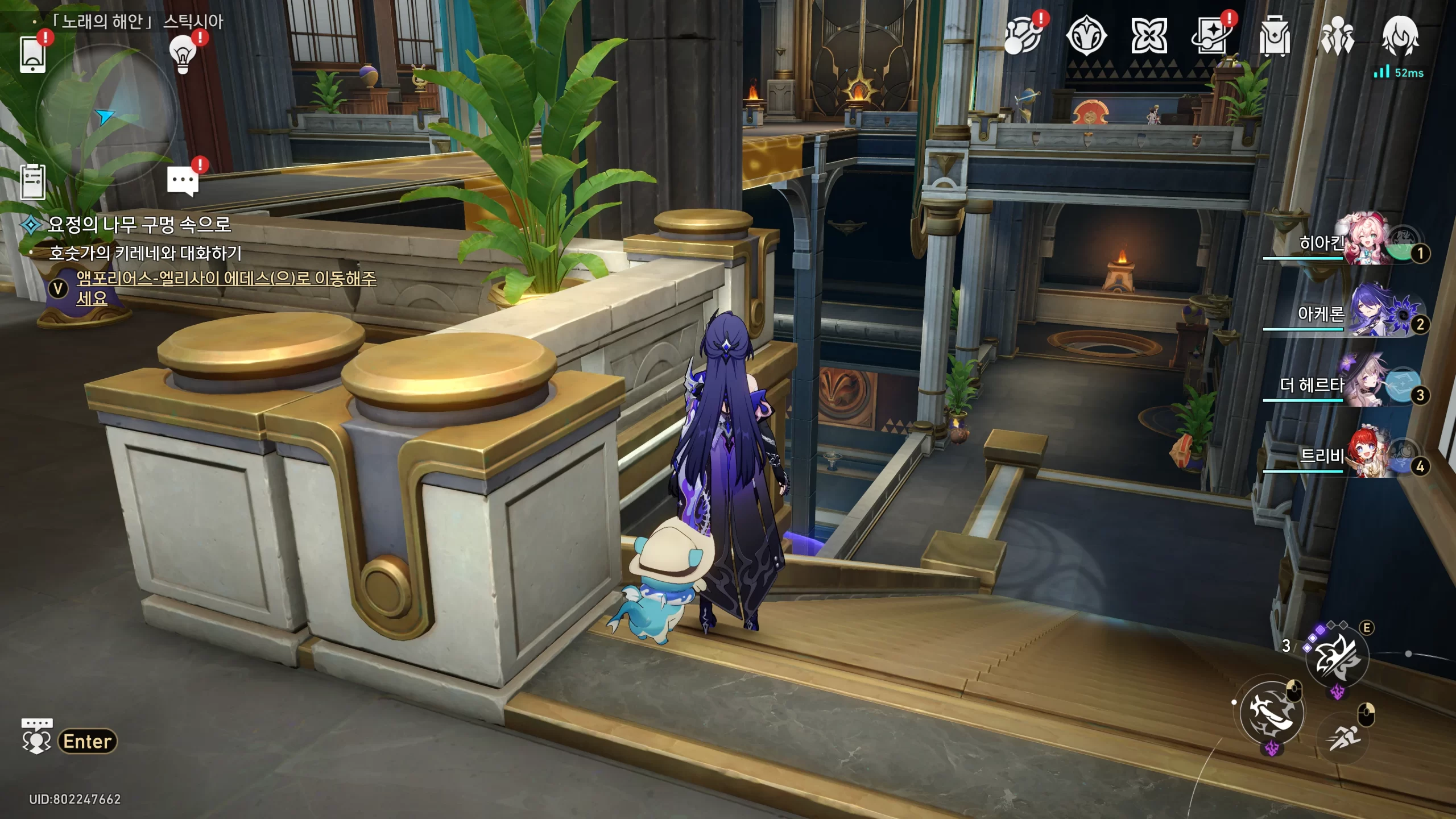Viewport: 1456px width, 819px height.
Task: Select the 요정의 나무 구멍 속으로 quest tracker
Action: click(139, 225)
